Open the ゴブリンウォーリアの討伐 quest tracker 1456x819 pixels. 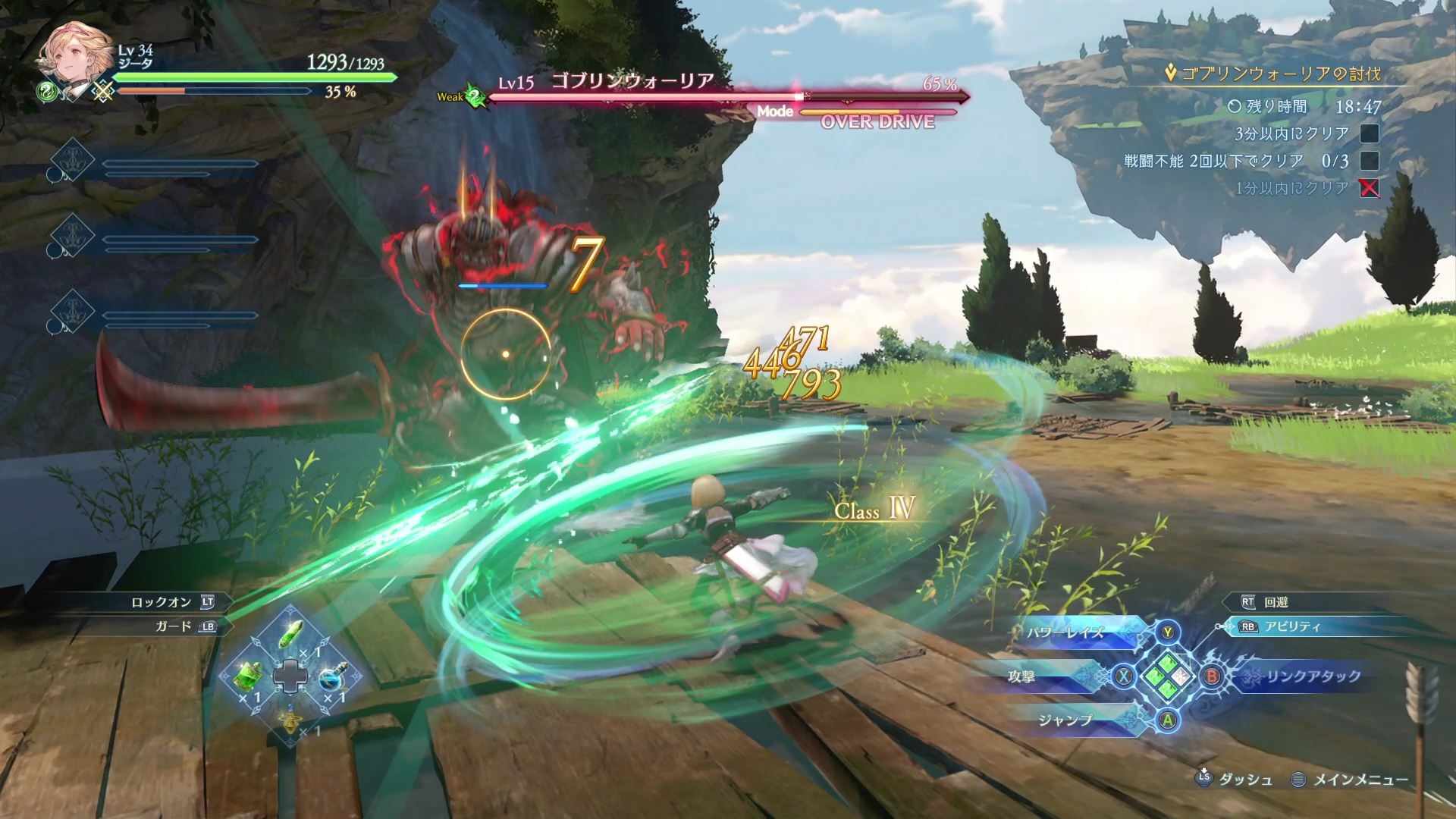1281,74
